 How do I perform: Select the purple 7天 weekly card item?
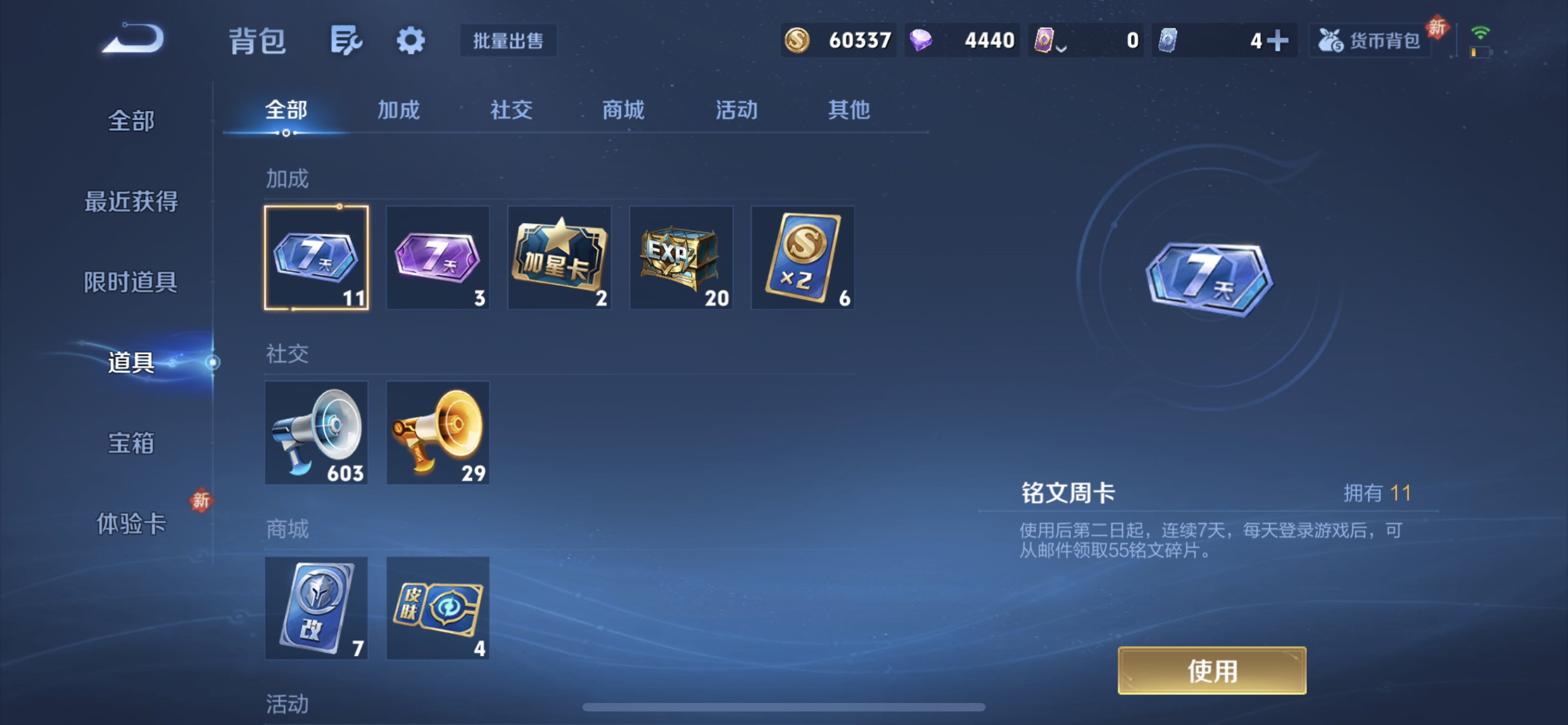[437, 258]
